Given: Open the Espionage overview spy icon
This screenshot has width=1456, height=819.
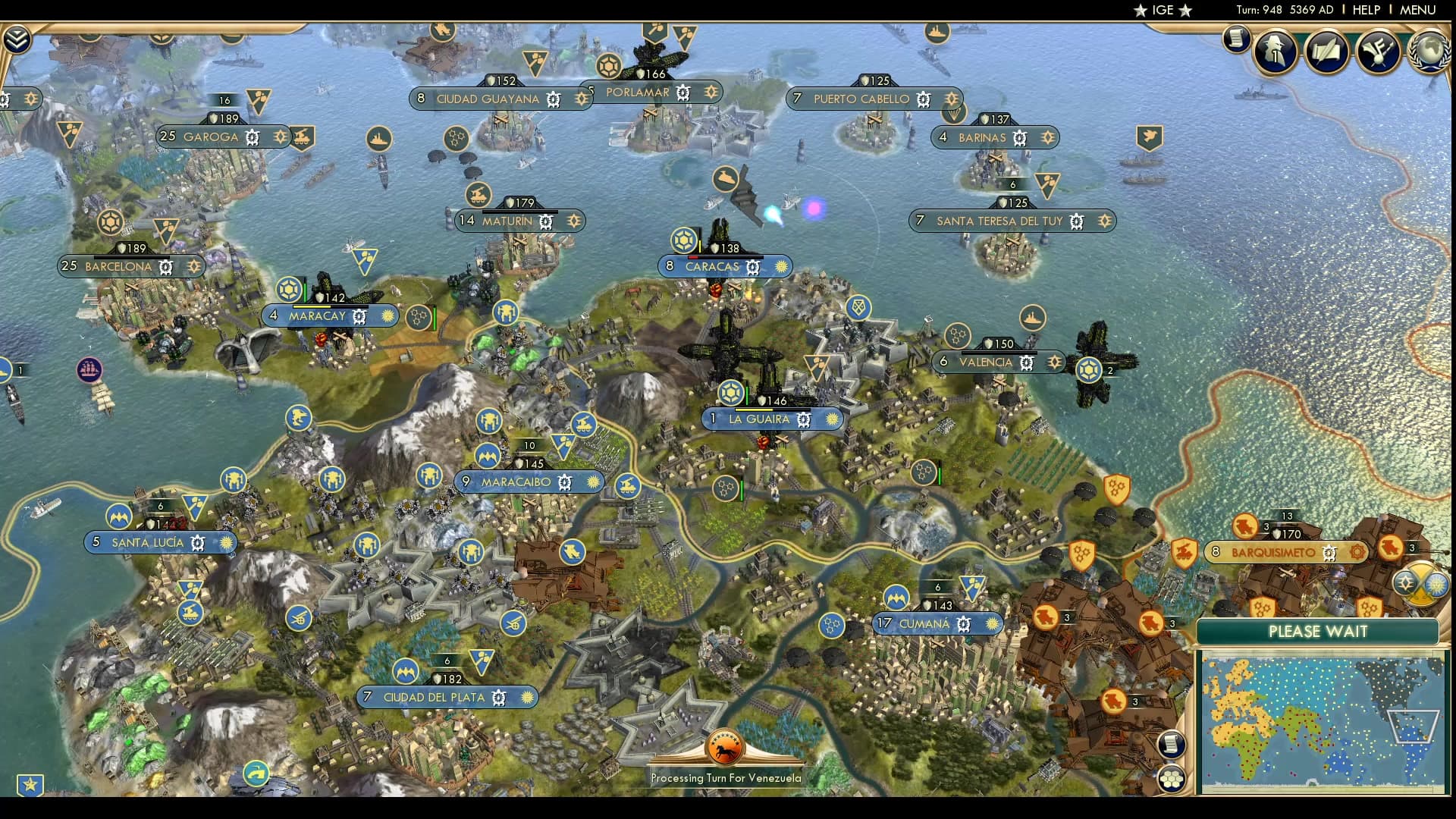Looking at the screenshot, I should tap(1274, 52).
